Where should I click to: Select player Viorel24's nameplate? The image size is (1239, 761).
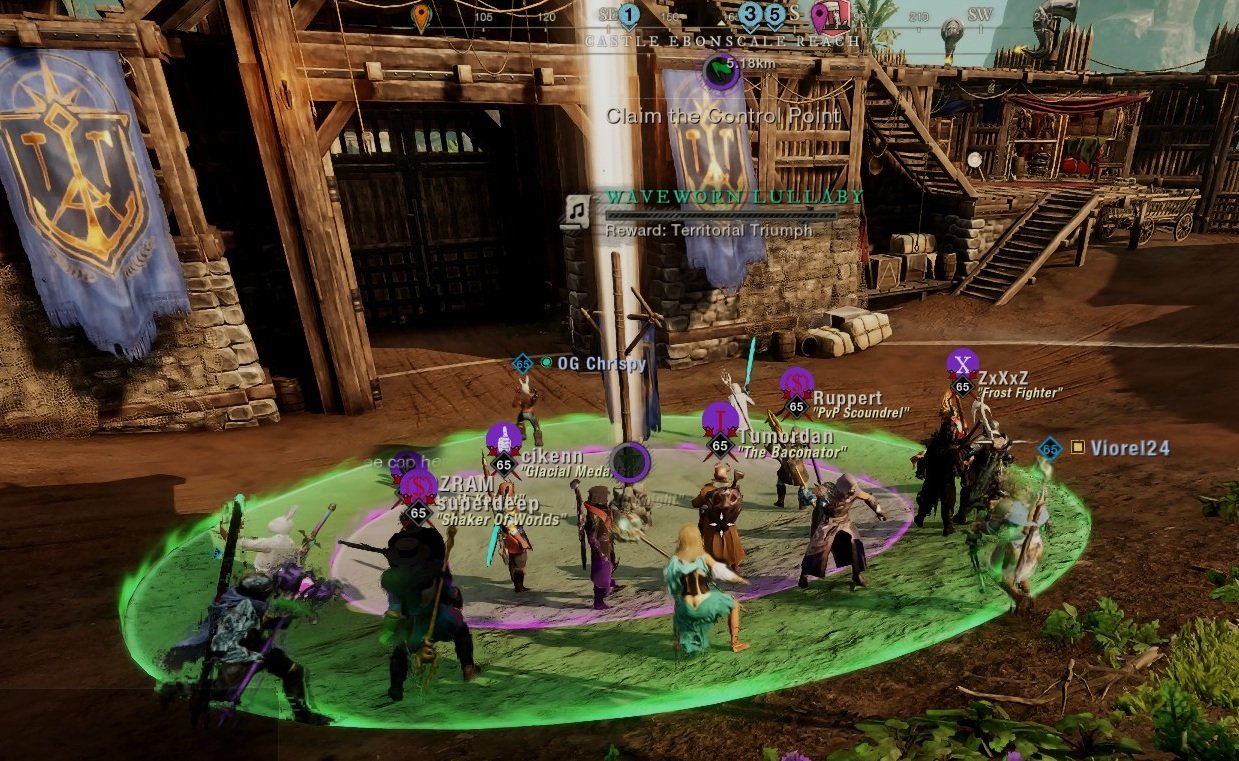click(1129, 448)
